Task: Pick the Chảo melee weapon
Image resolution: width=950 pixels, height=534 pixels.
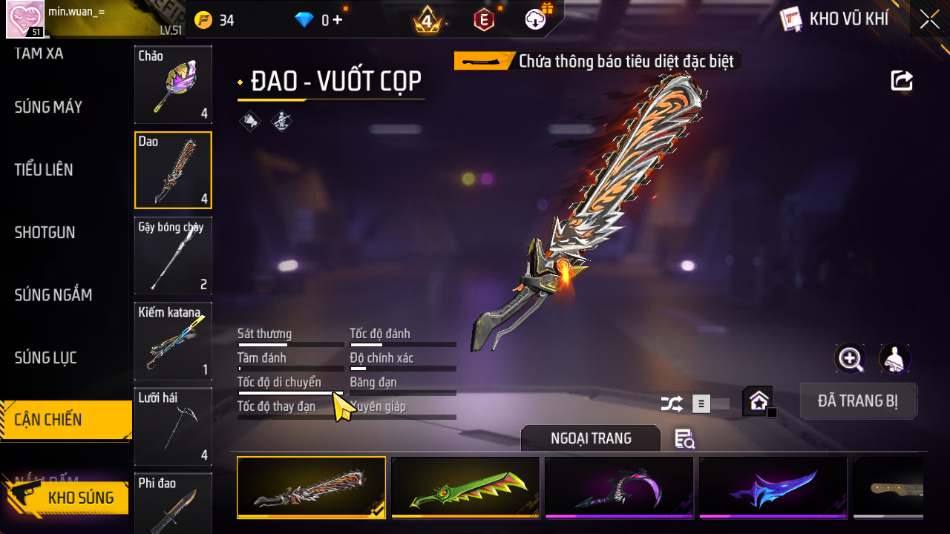Action: point(173,85)
